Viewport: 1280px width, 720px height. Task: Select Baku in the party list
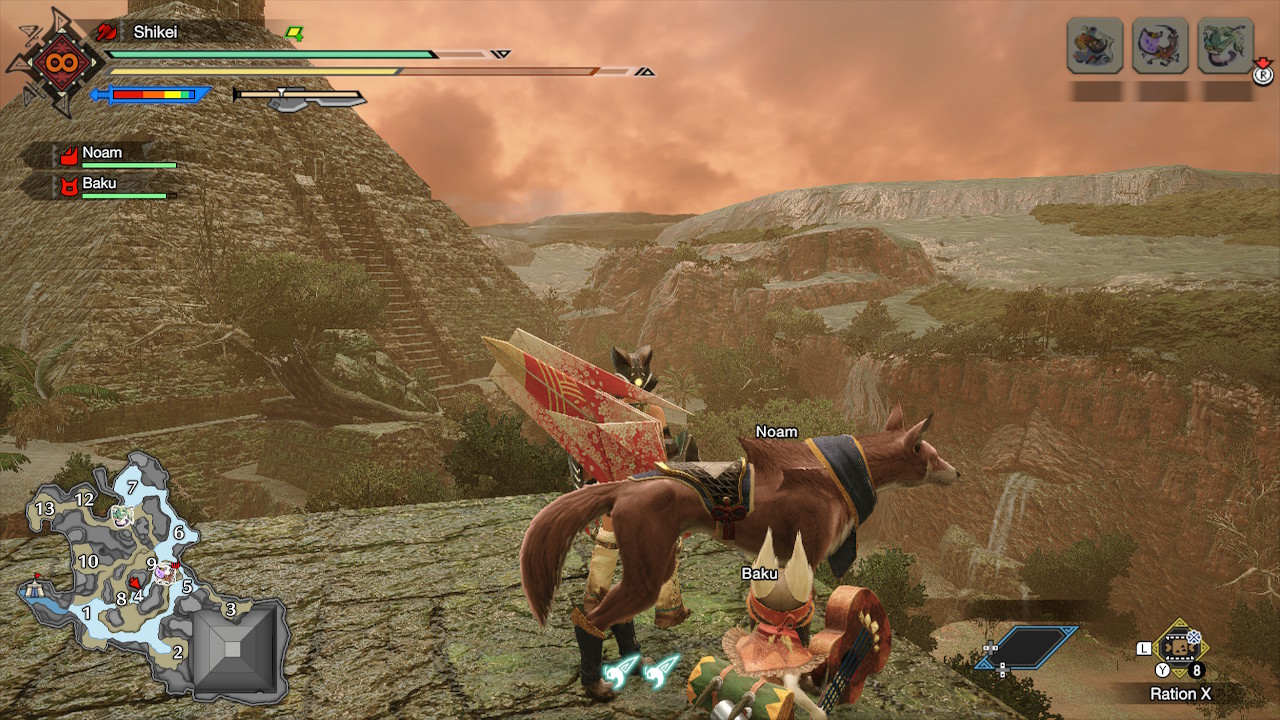pos(99,184)
